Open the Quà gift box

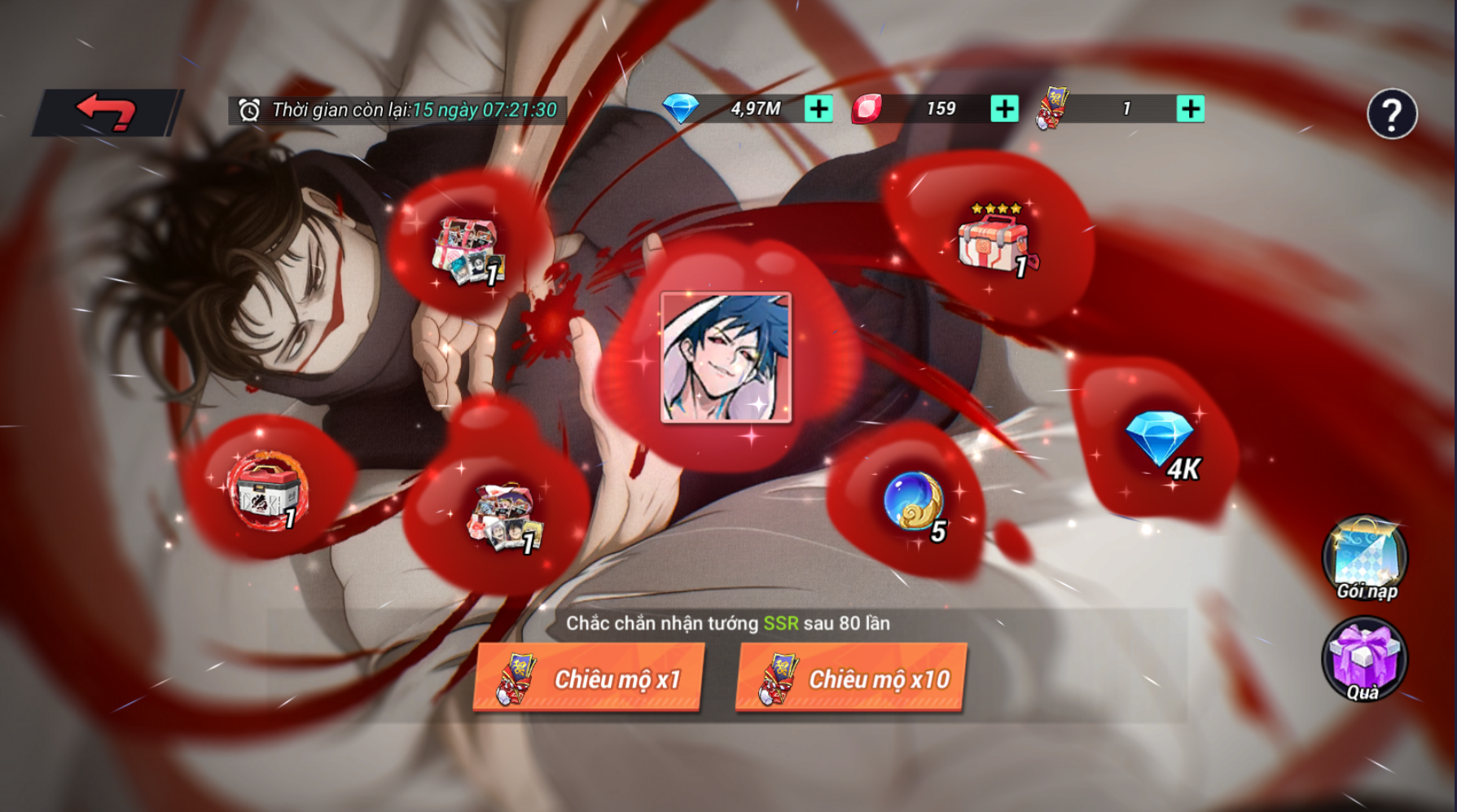1363,660
